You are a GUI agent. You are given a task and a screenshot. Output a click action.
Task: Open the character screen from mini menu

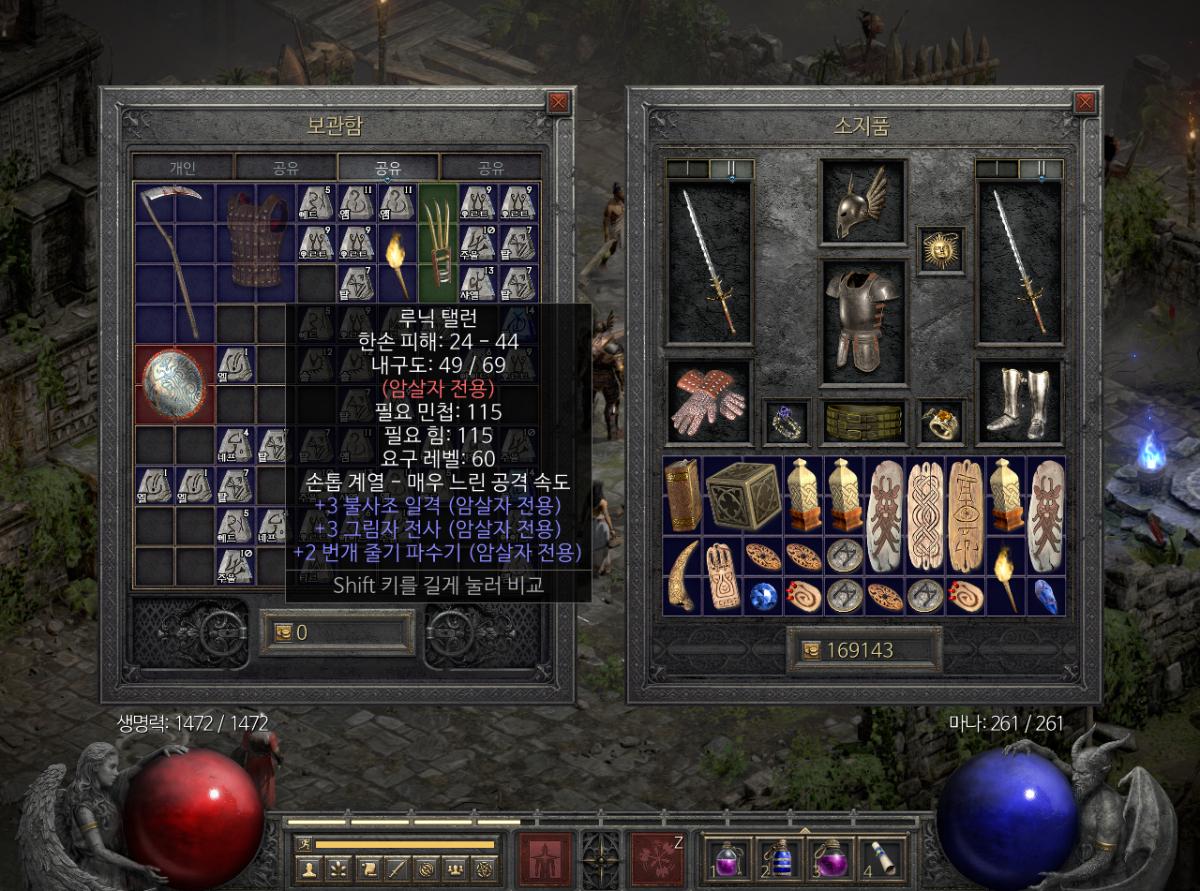[311, 869]
